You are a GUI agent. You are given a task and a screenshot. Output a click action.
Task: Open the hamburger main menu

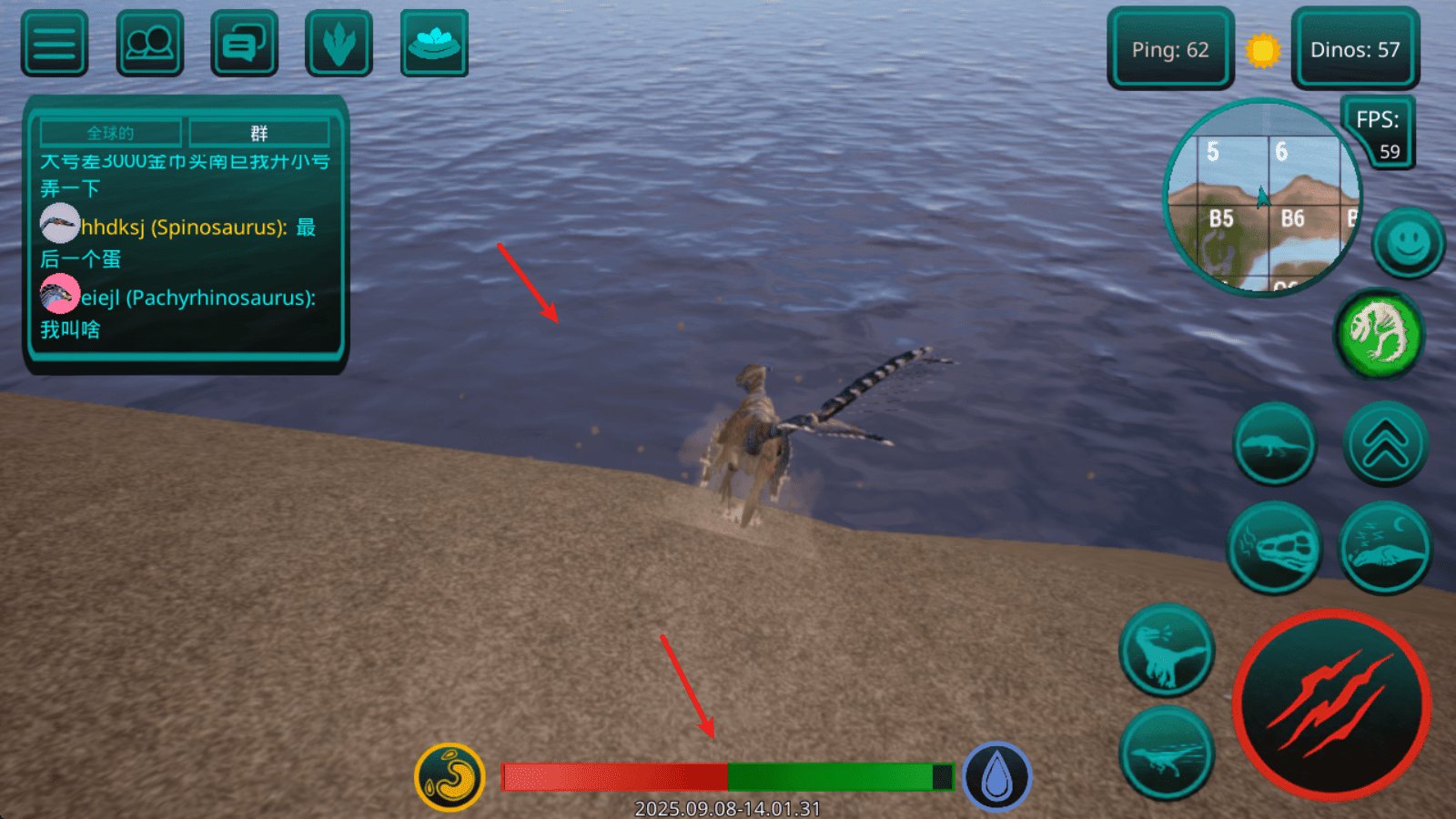(55, 44)
